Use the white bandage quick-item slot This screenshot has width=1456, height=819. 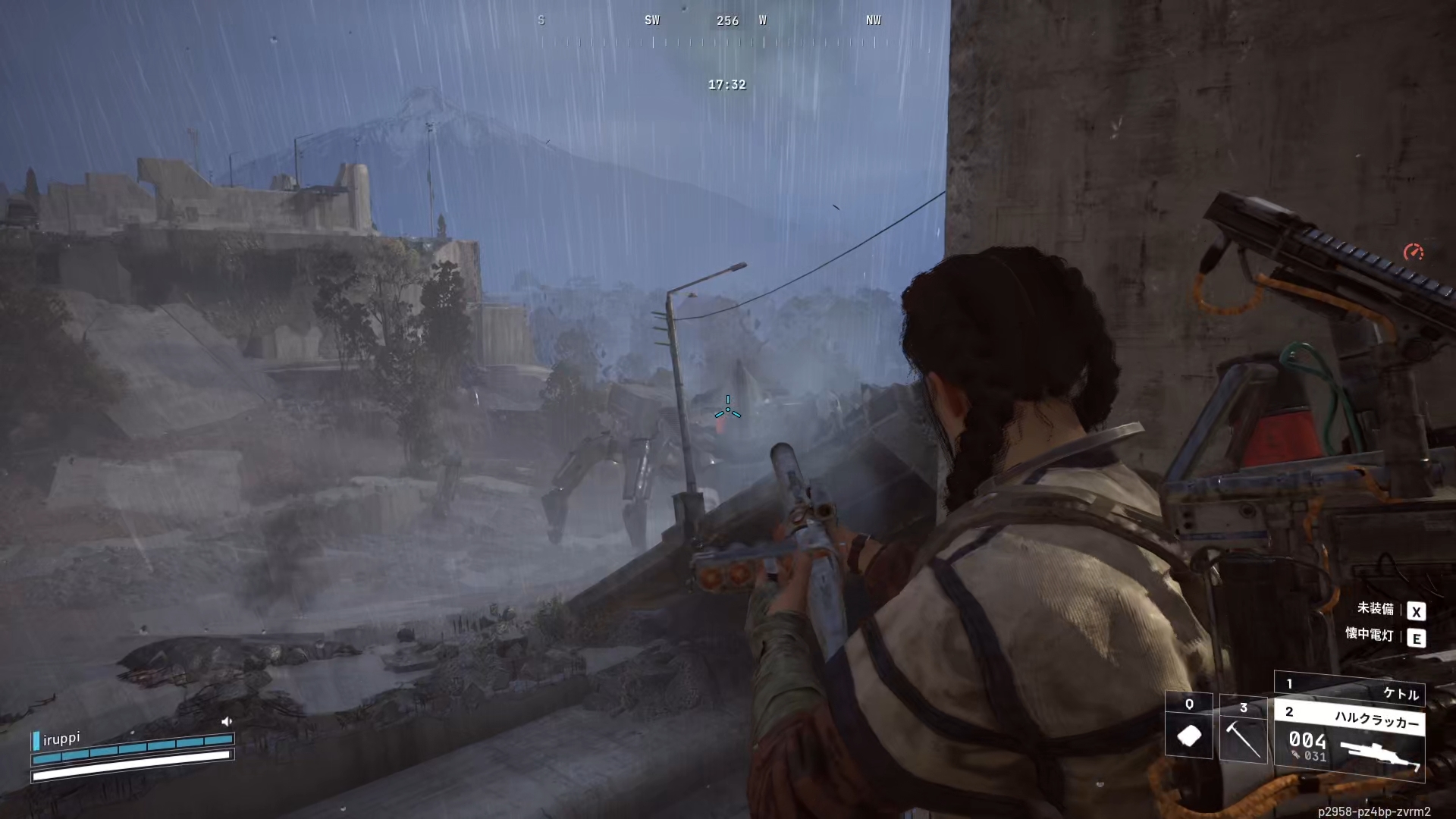tap(1188, 726)
